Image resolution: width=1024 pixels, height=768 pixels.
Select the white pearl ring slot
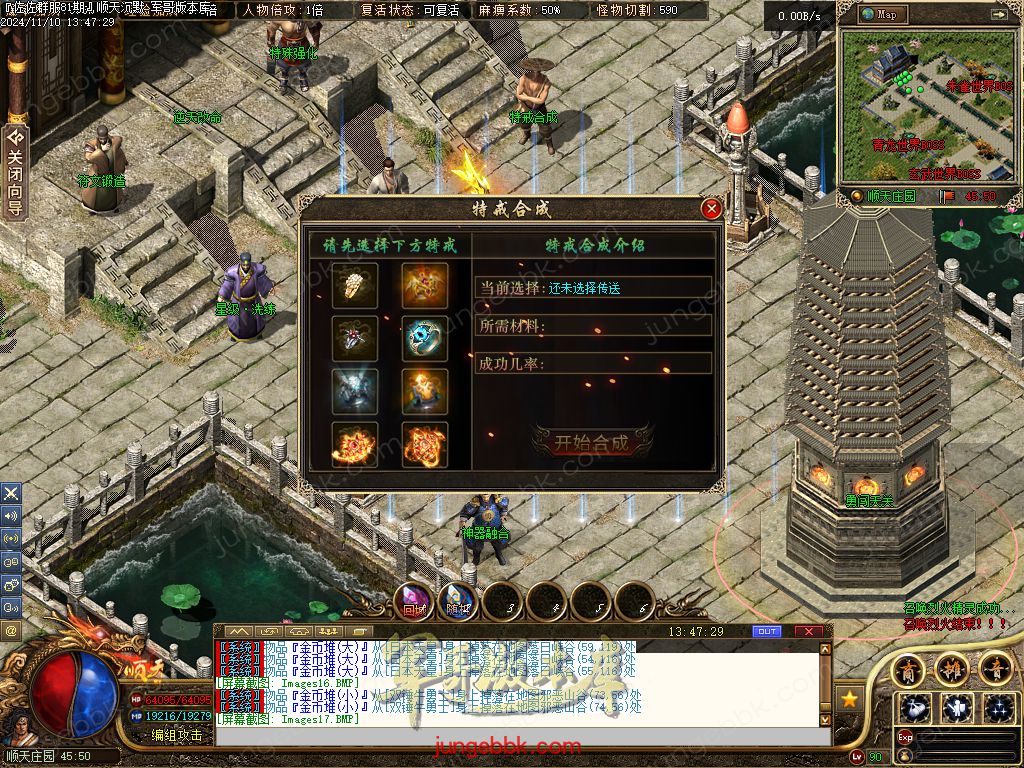(355, 286)
